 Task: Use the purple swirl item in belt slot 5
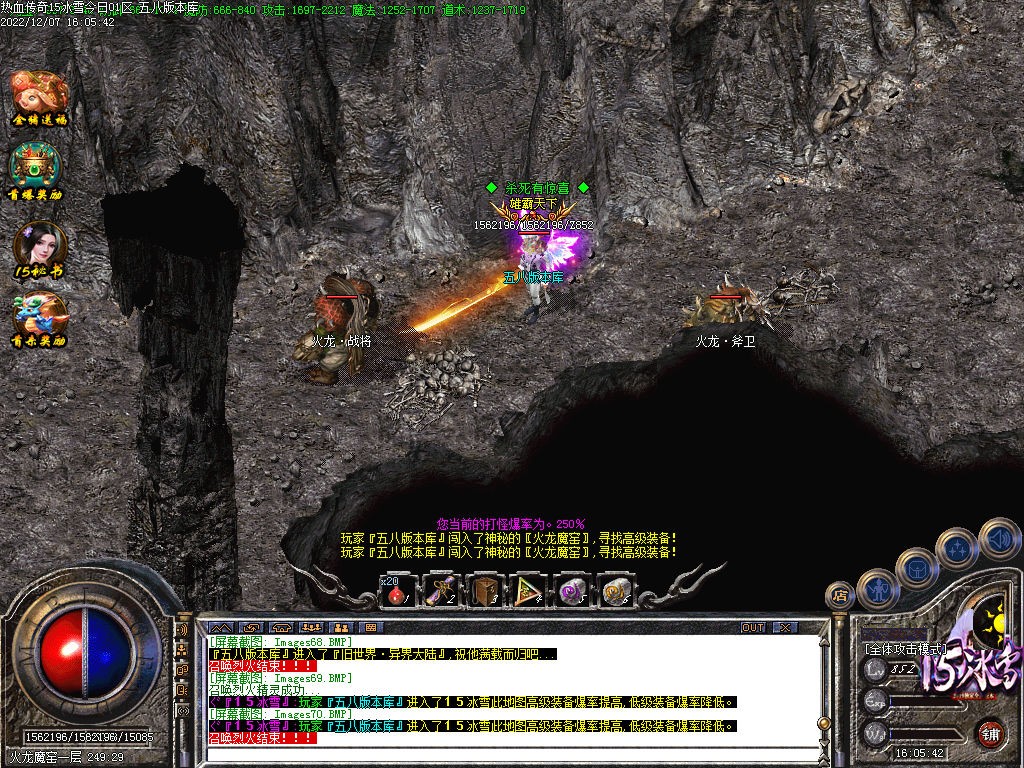[572, 591]
